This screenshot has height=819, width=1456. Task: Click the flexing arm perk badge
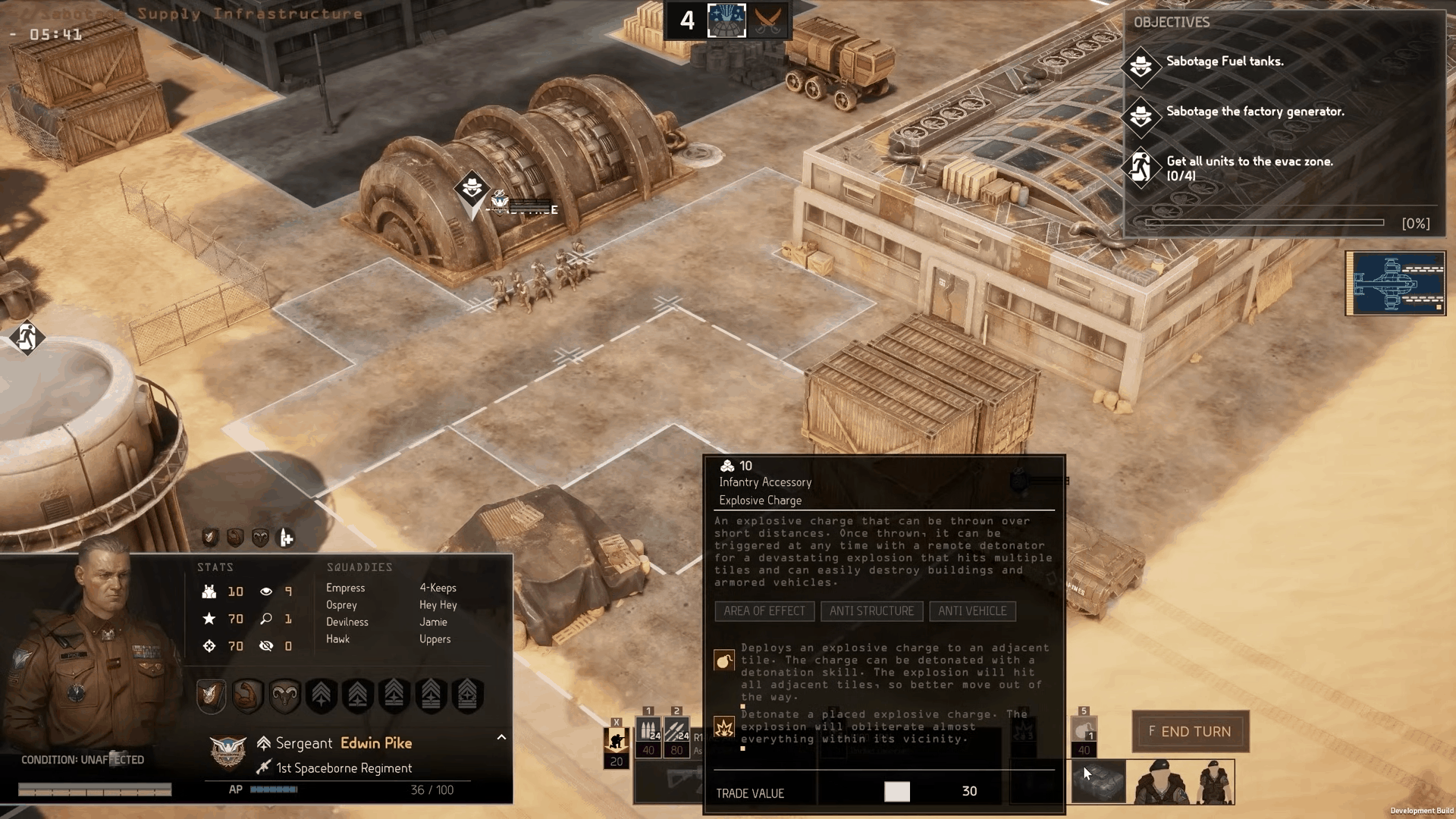click(248, 695)
